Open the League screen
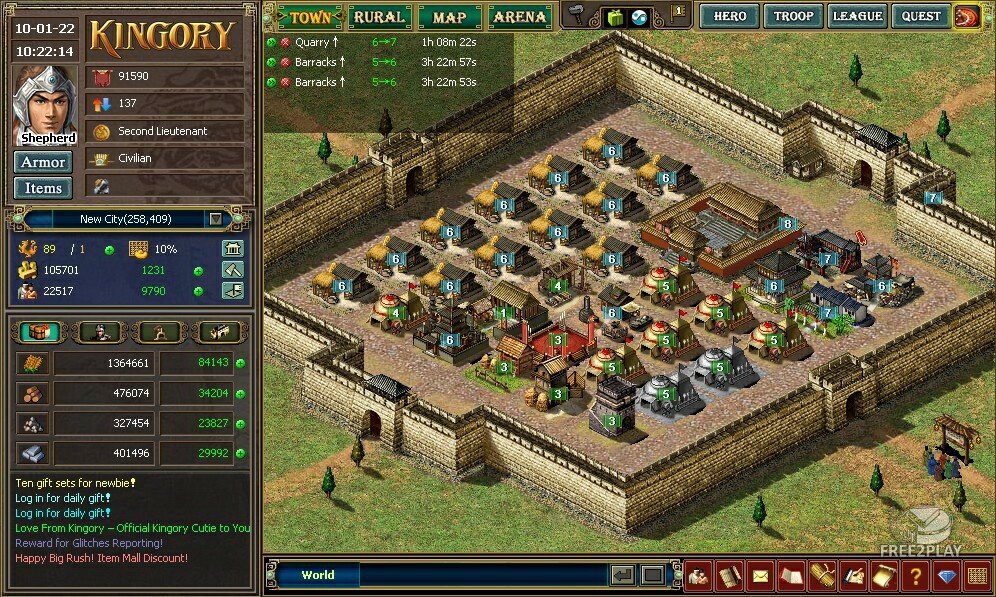Viewport: 996px width, 597px height. [857, 16]
